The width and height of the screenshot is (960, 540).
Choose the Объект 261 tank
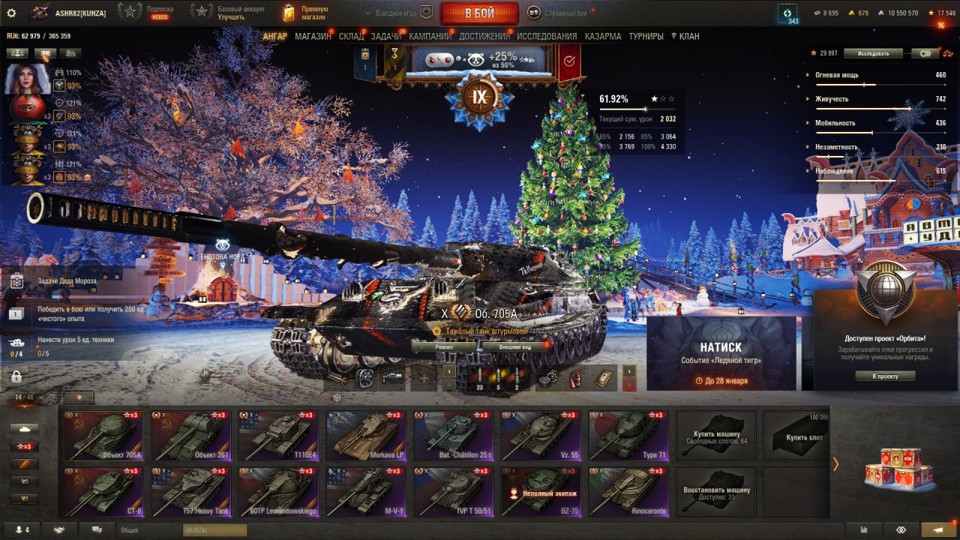(x=189, y=436)
